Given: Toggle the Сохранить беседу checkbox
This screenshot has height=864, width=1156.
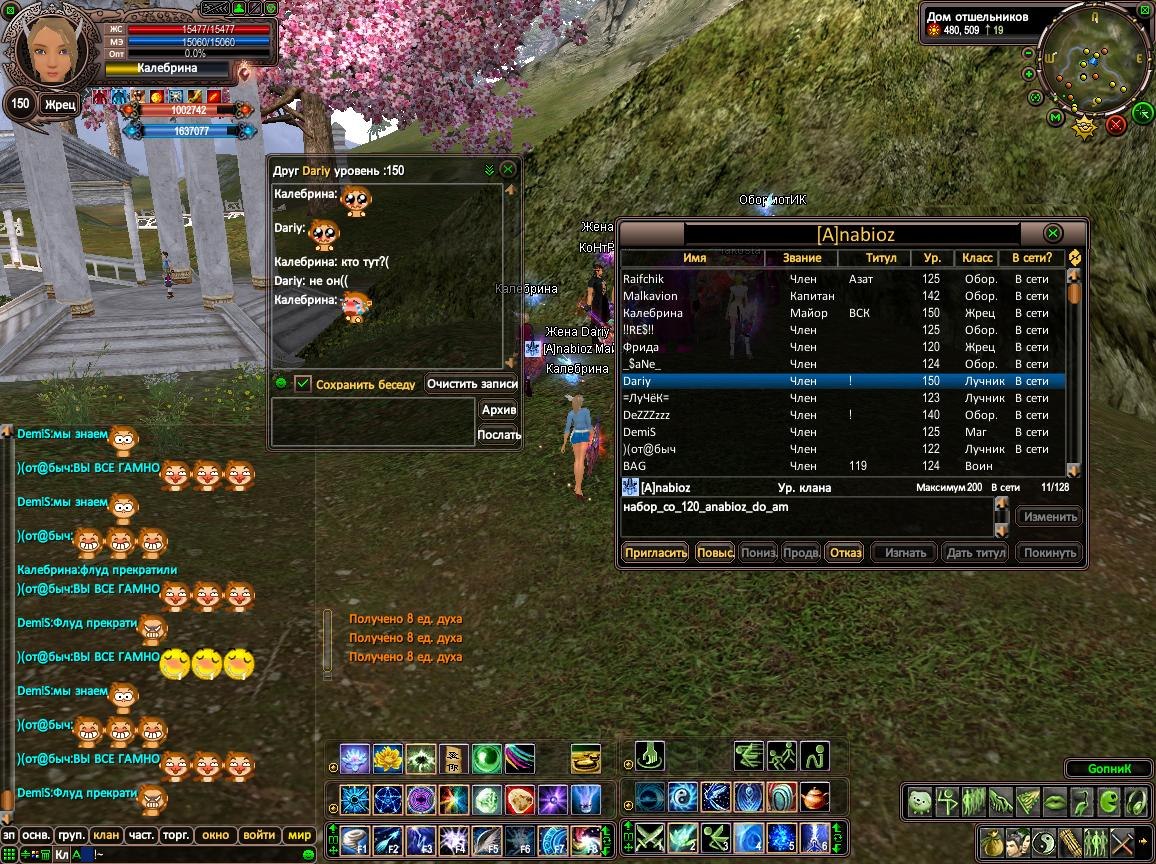Looking at the screenshot, I should point(303,383).
